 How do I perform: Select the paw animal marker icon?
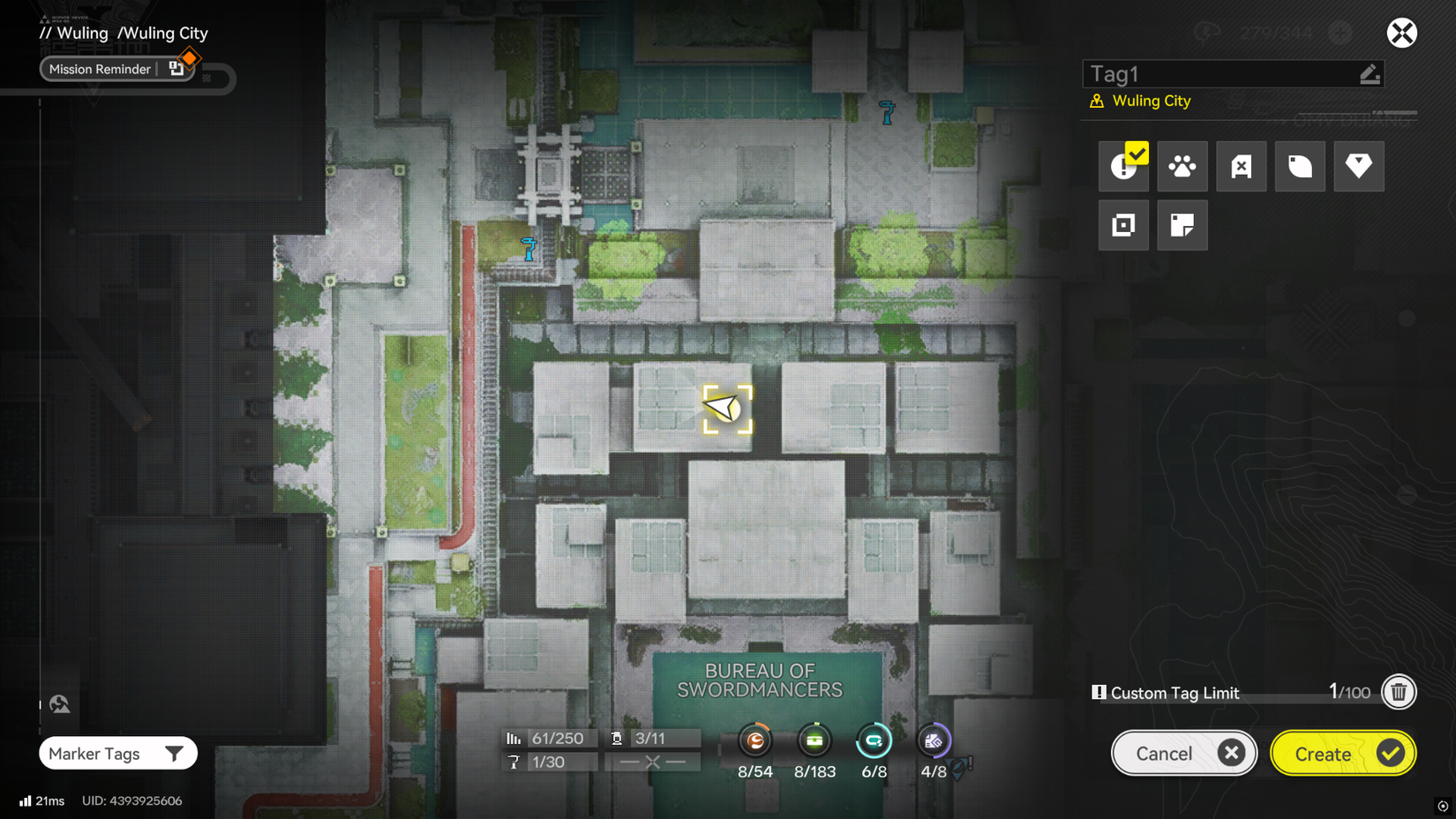[1182, 166]
